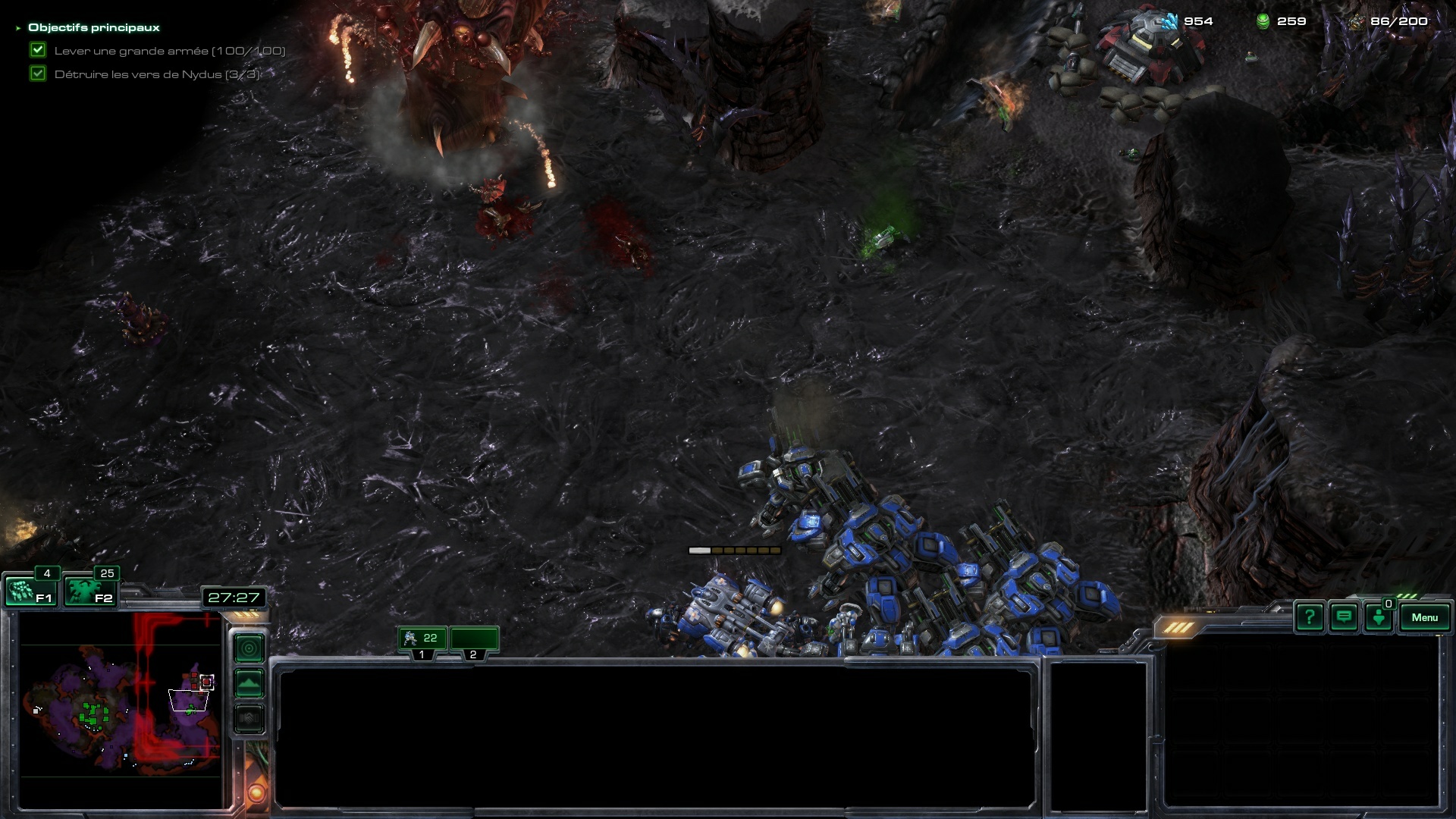Toggle minimap terrain display
Screen dimensions: 1456x819
[249, 683]
